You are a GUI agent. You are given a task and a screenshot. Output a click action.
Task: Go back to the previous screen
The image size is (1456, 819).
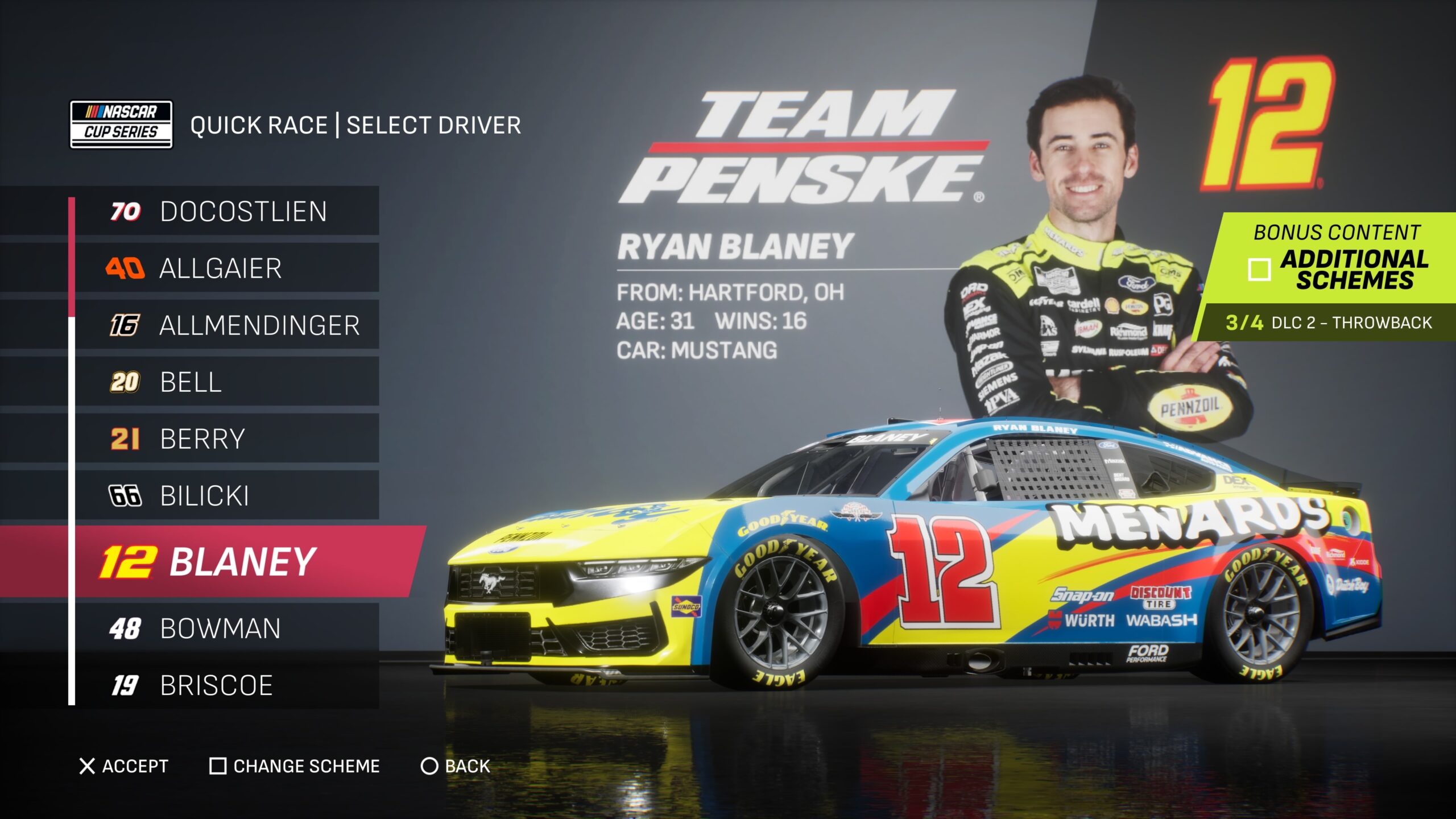point(455,766)
